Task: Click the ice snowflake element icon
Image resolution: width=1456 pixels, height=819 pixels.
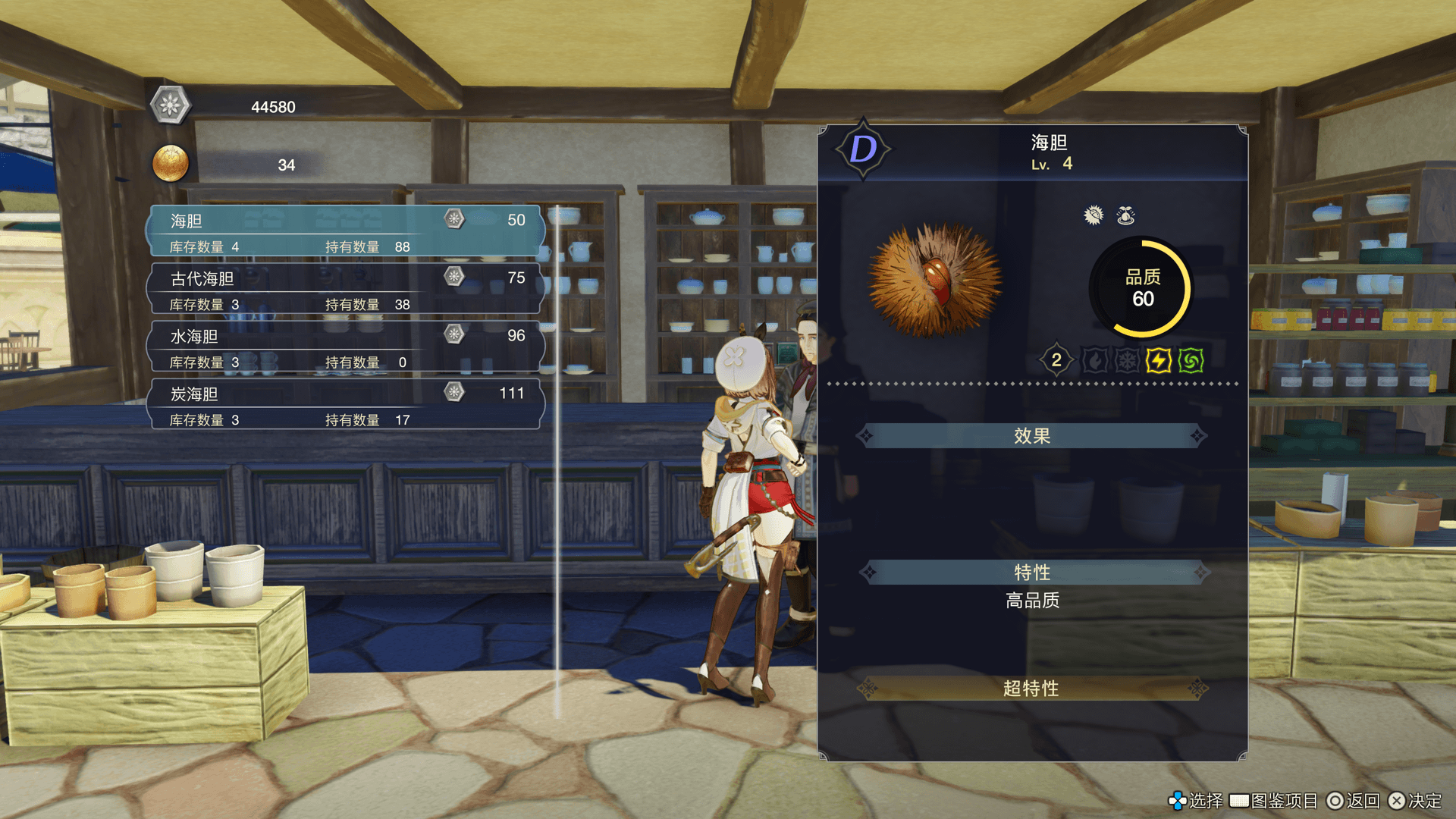Action: [x=1126, y=360]
